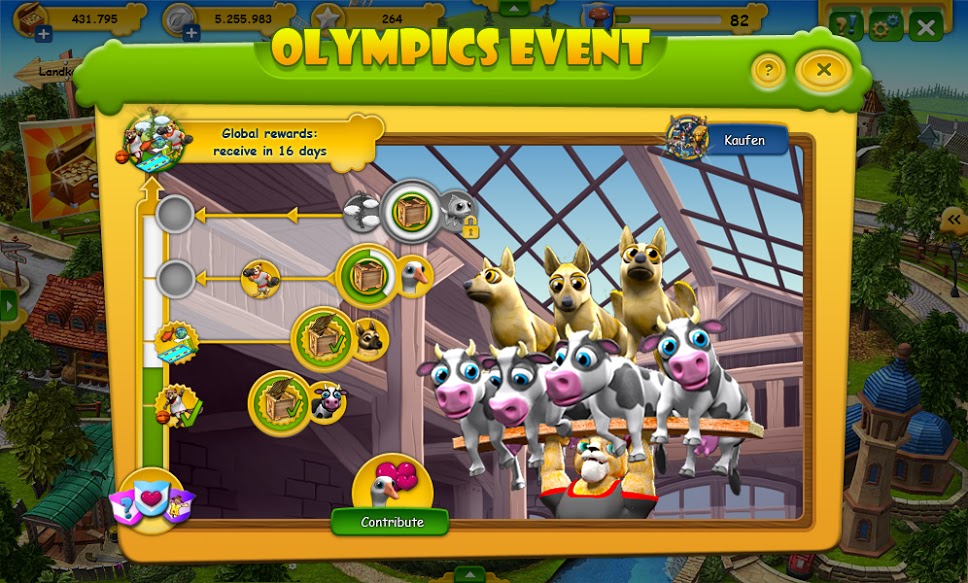The image size is (968, 583).
Task: Click the goose with pink hearts icon
Action: [x=391, y=485]
